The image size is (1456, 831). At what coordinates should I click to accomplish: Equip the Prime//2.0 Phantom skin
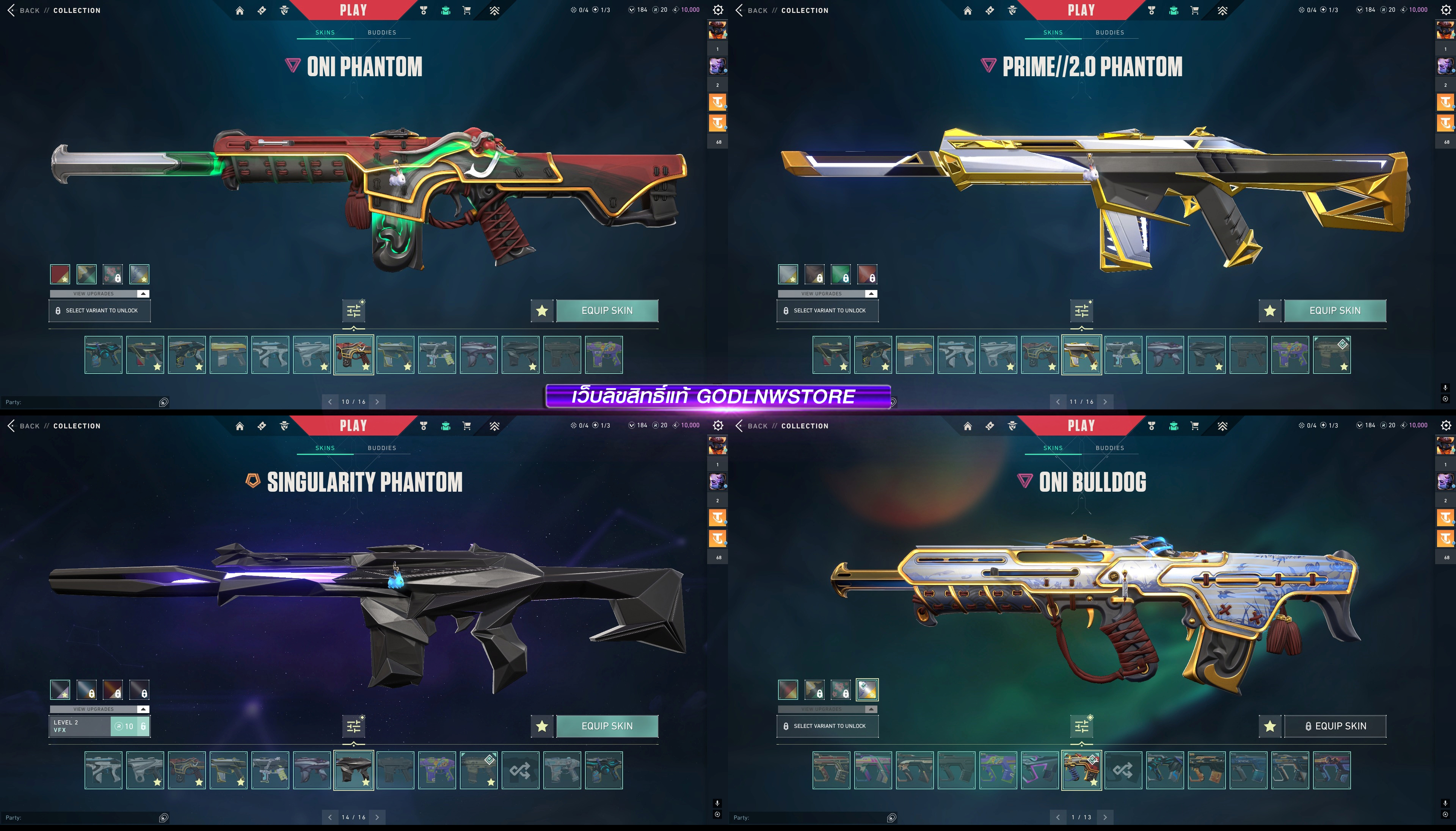pos(1334,310)
